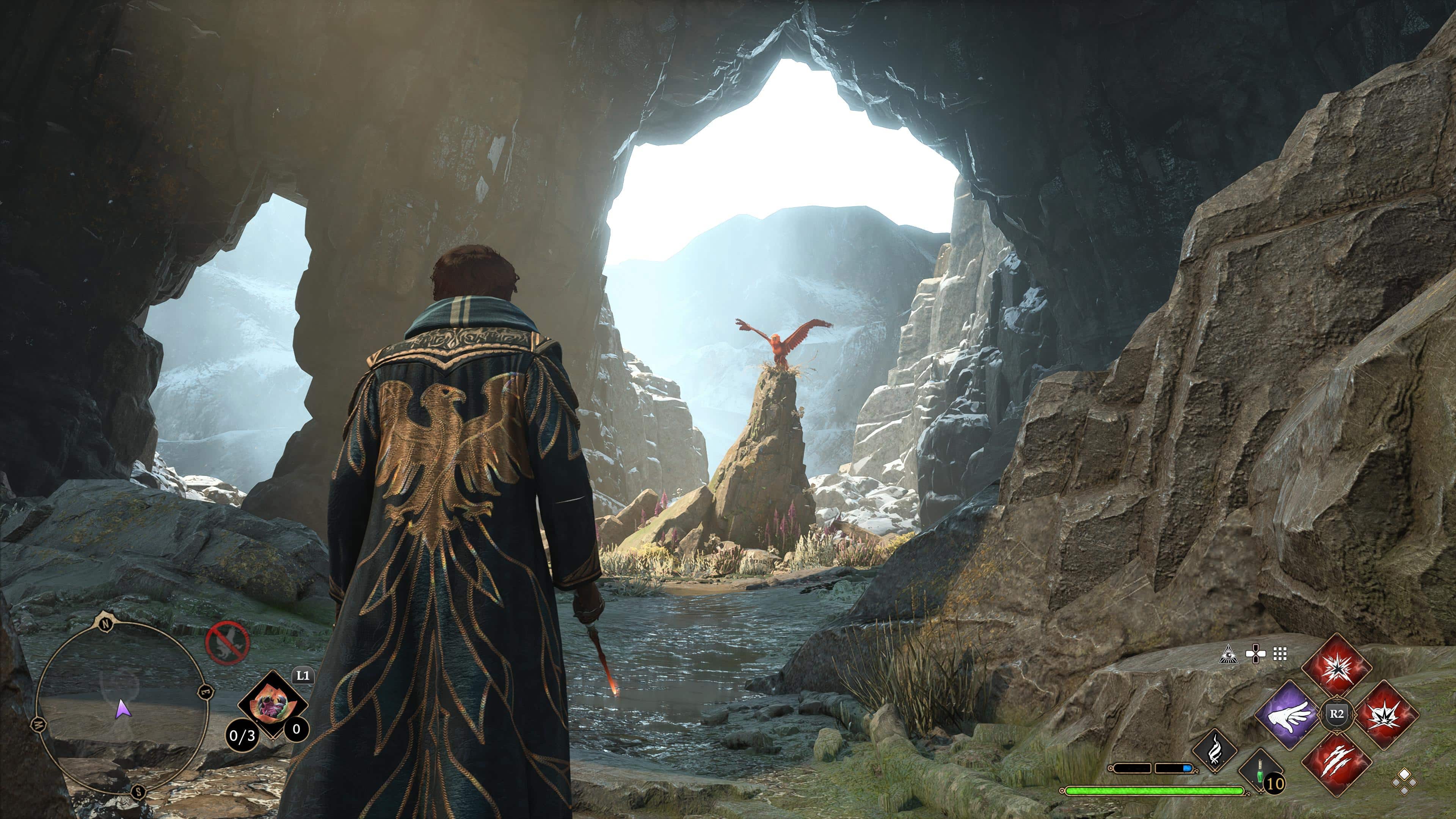Click the white d-pad cross icon
Screen dimensions: 1456x819
click(x=1255, y=654)
